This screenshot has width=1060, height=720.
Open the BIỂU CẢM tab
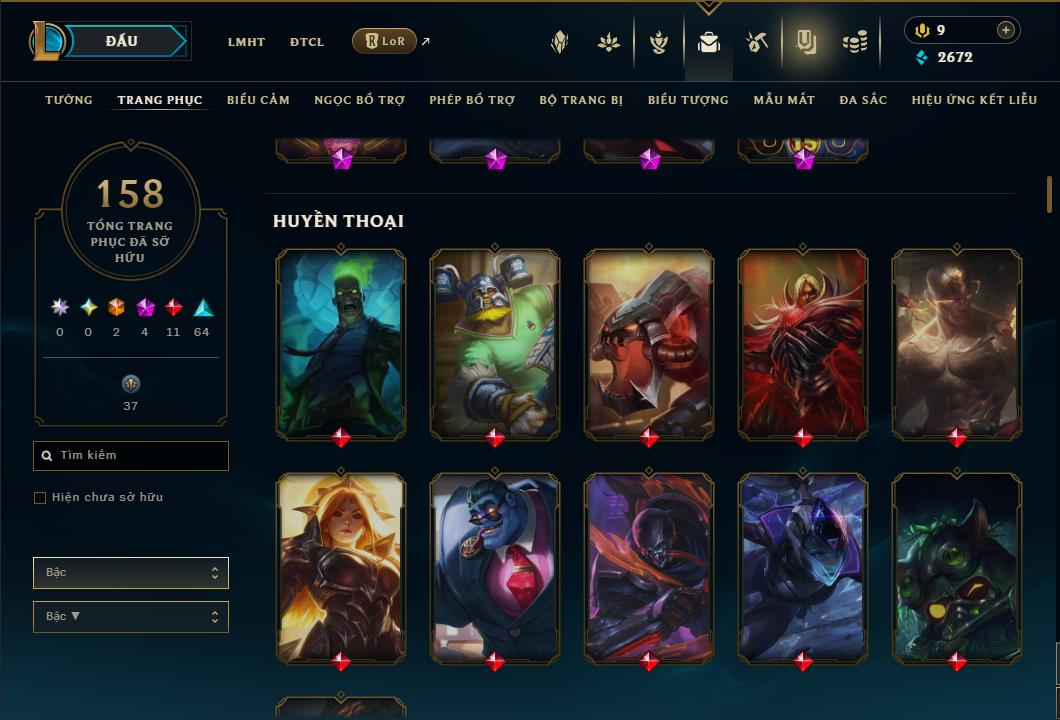click(x=258, y=100)
